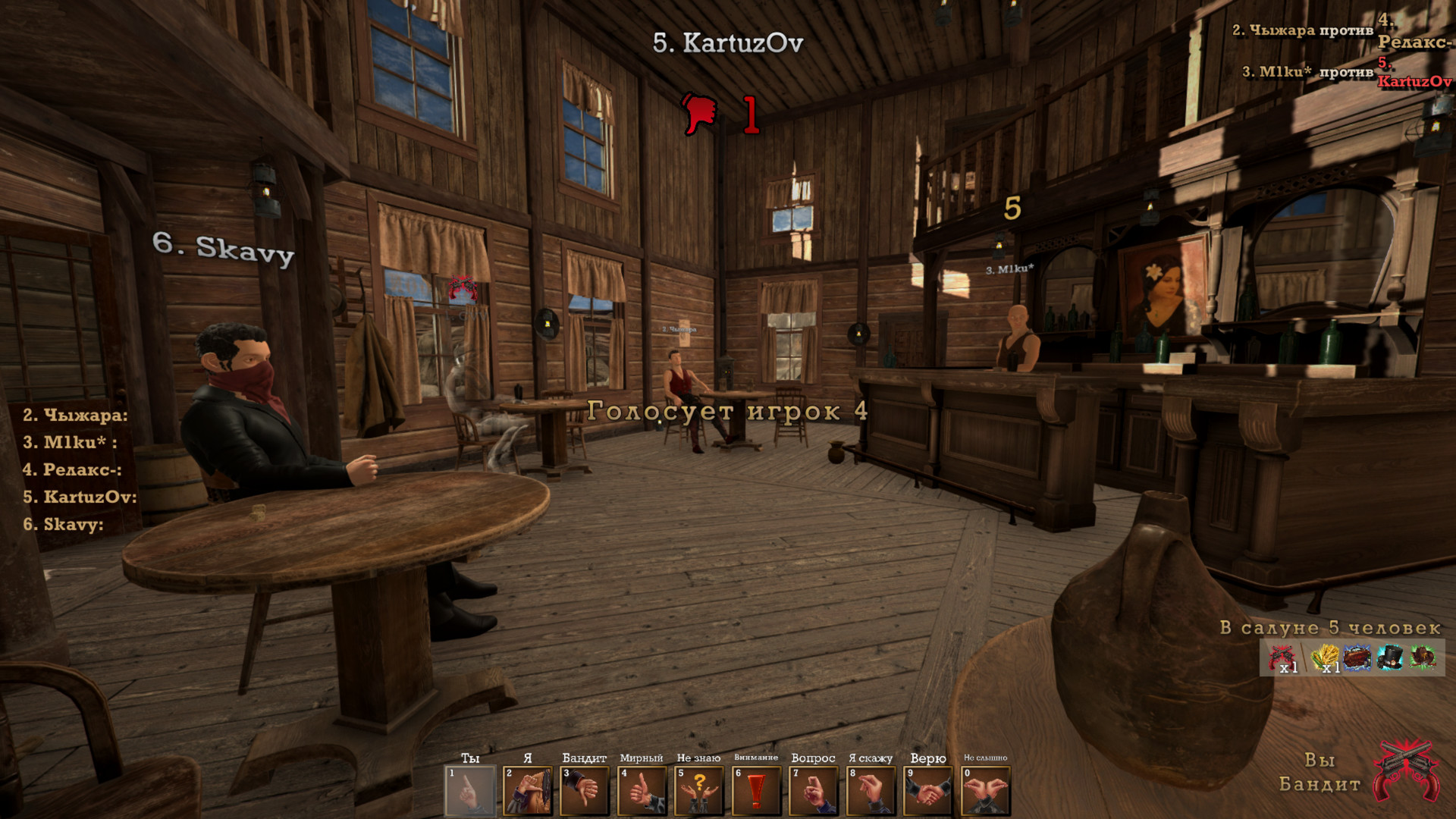Click the wheat and corn role icon
The image size is (1456, 819).
click(1325, 657)
